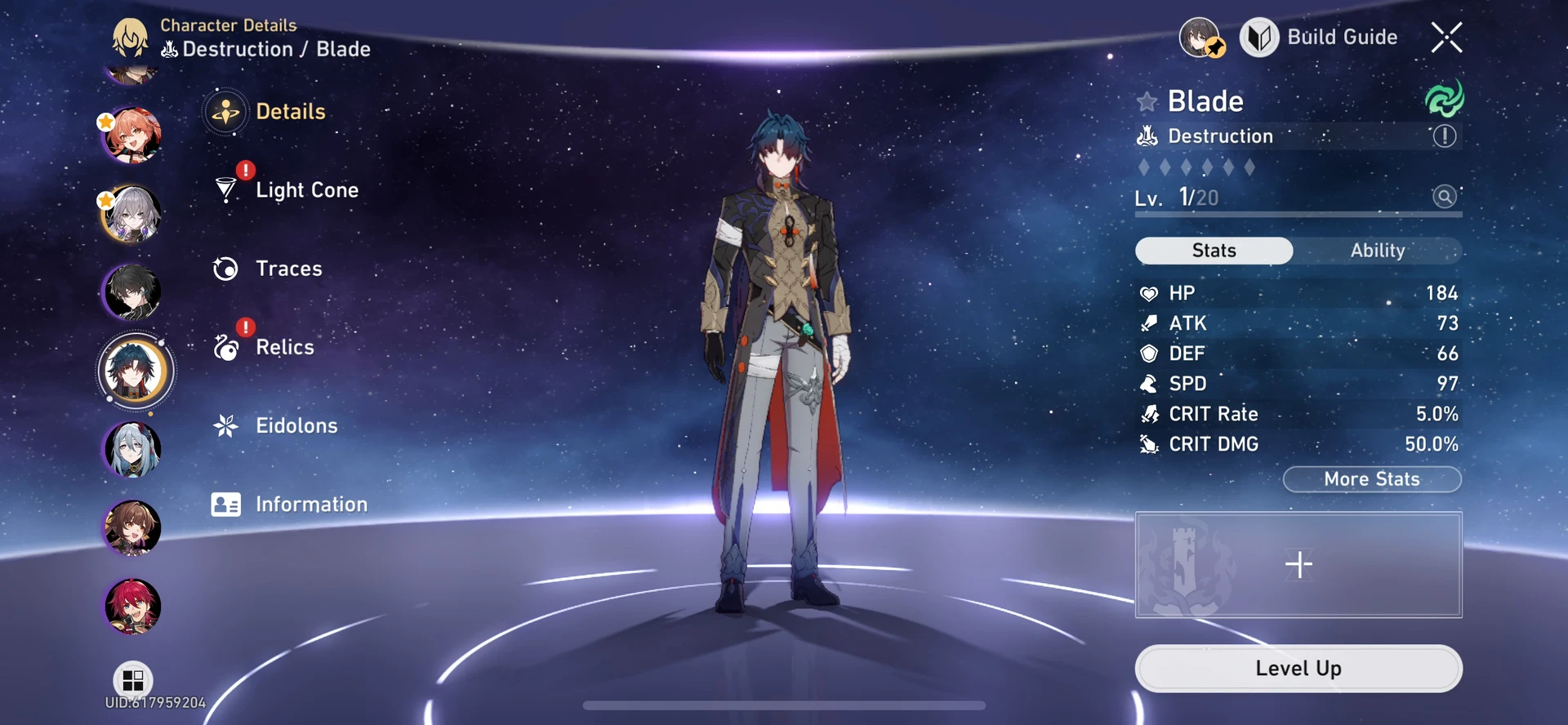Click the Destruction path warning indicator
The image size is (1568, 725).
pos(1444,136)
